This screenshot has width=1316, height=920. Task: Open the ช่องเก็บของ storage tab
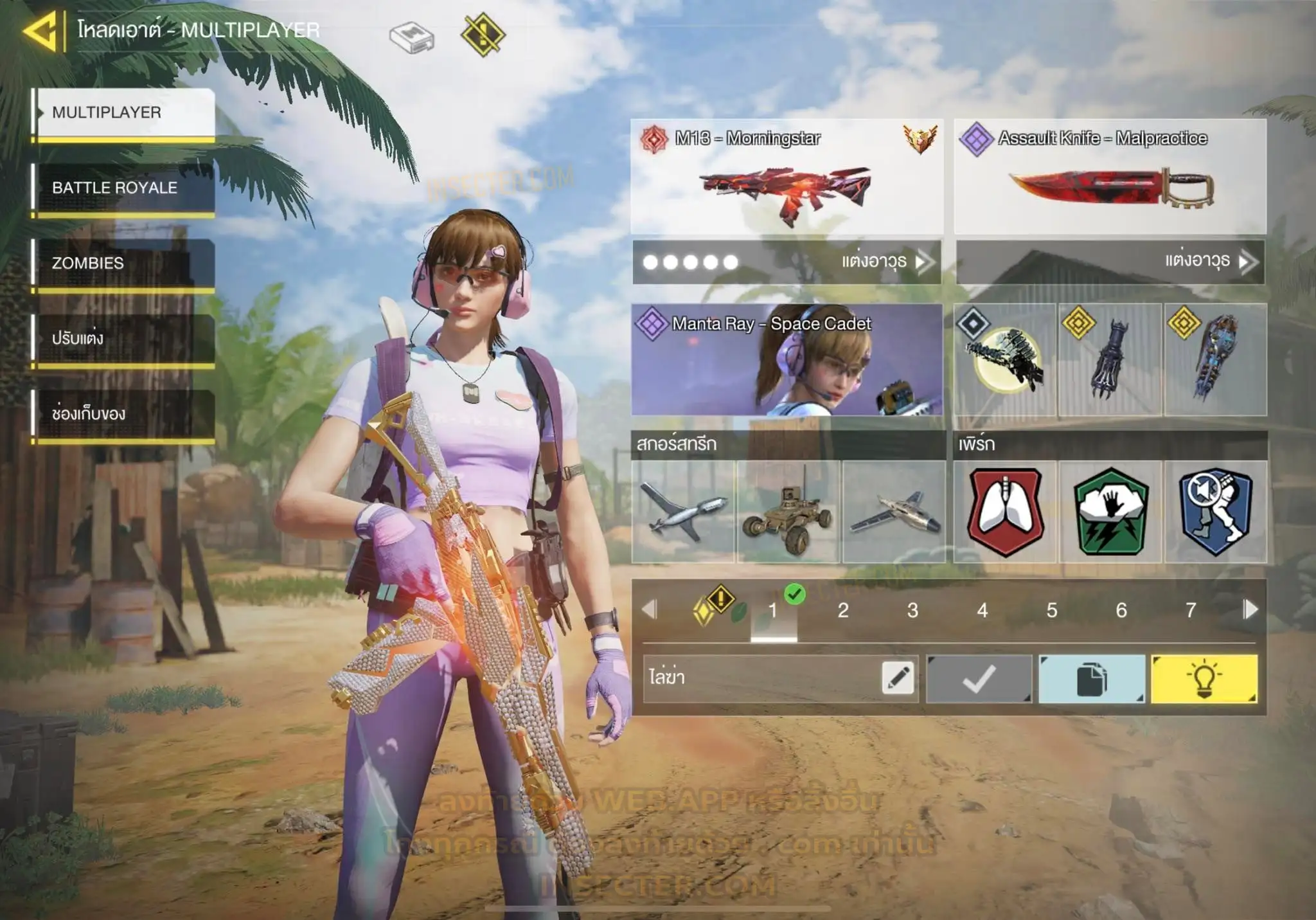tap(123, 413)
